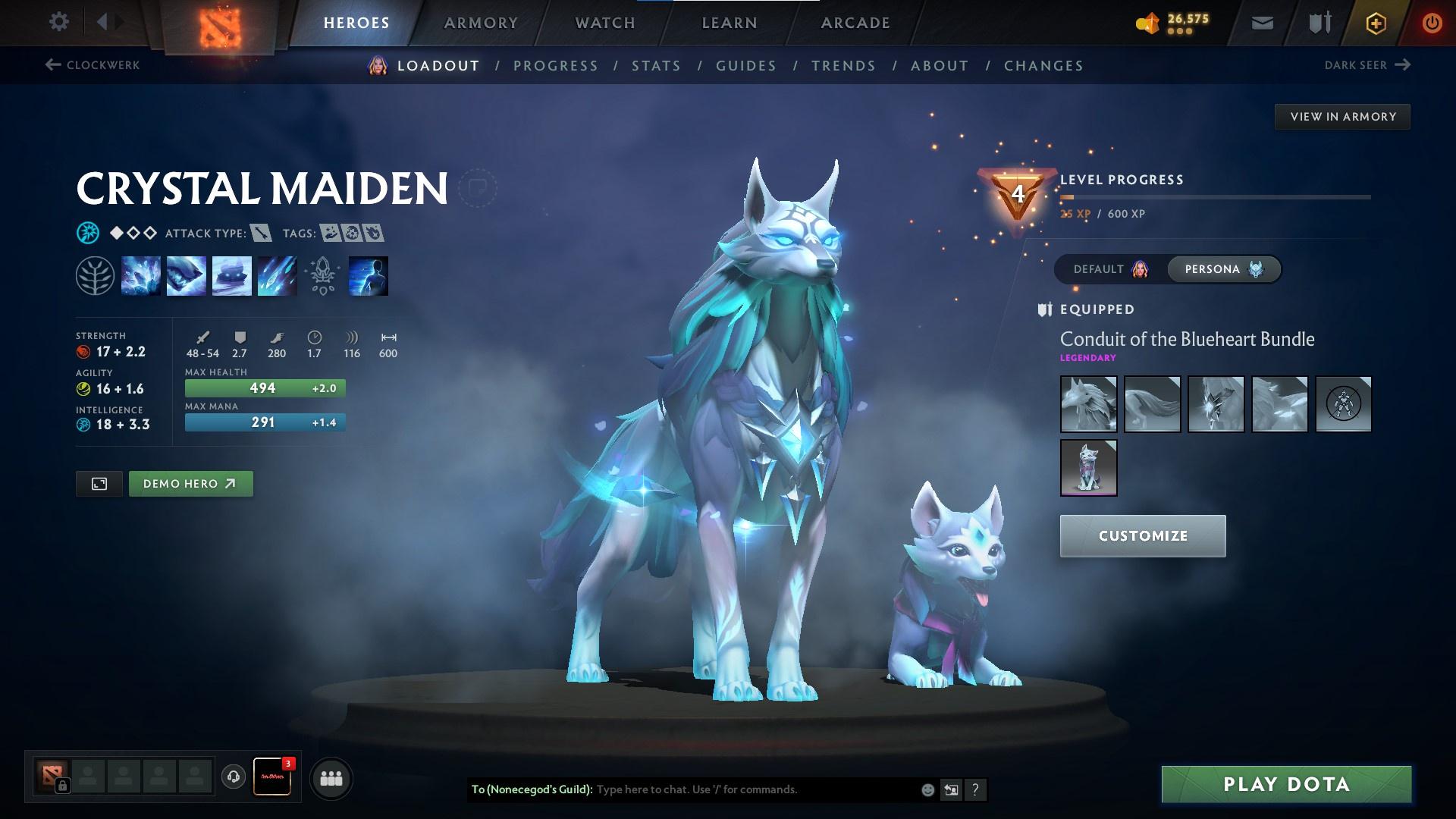The image size is (1456, 819).
Task: Expand the hero preview view
Action: [x=99, y=483]
